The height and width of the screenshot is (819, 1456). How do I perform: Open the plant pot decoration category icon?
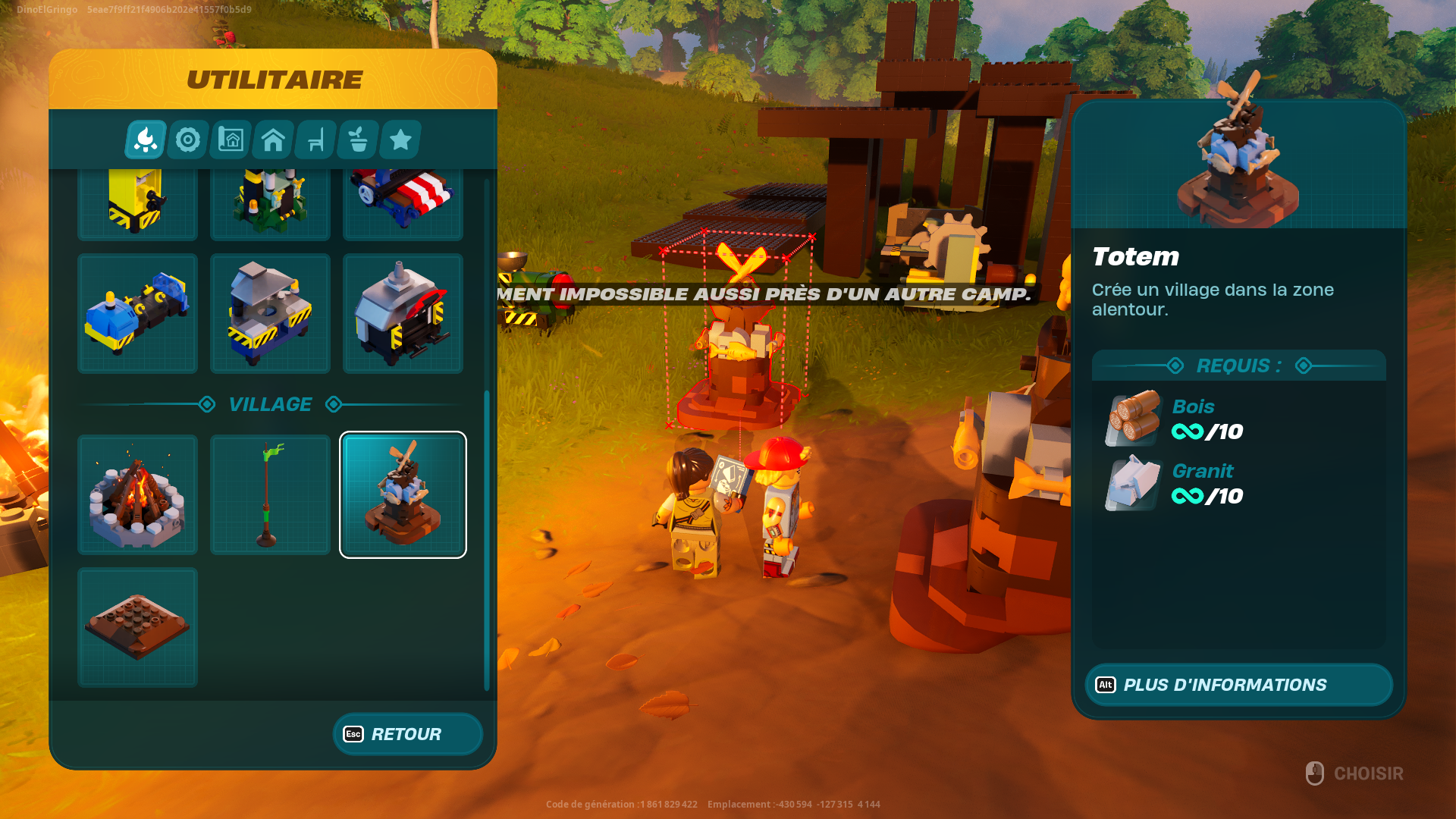(356, 140)
